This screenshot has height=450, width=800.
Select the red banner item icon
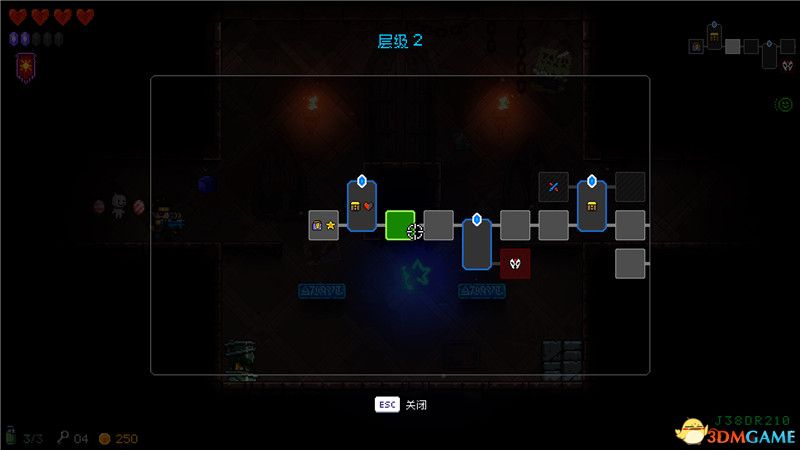point(24,67)
